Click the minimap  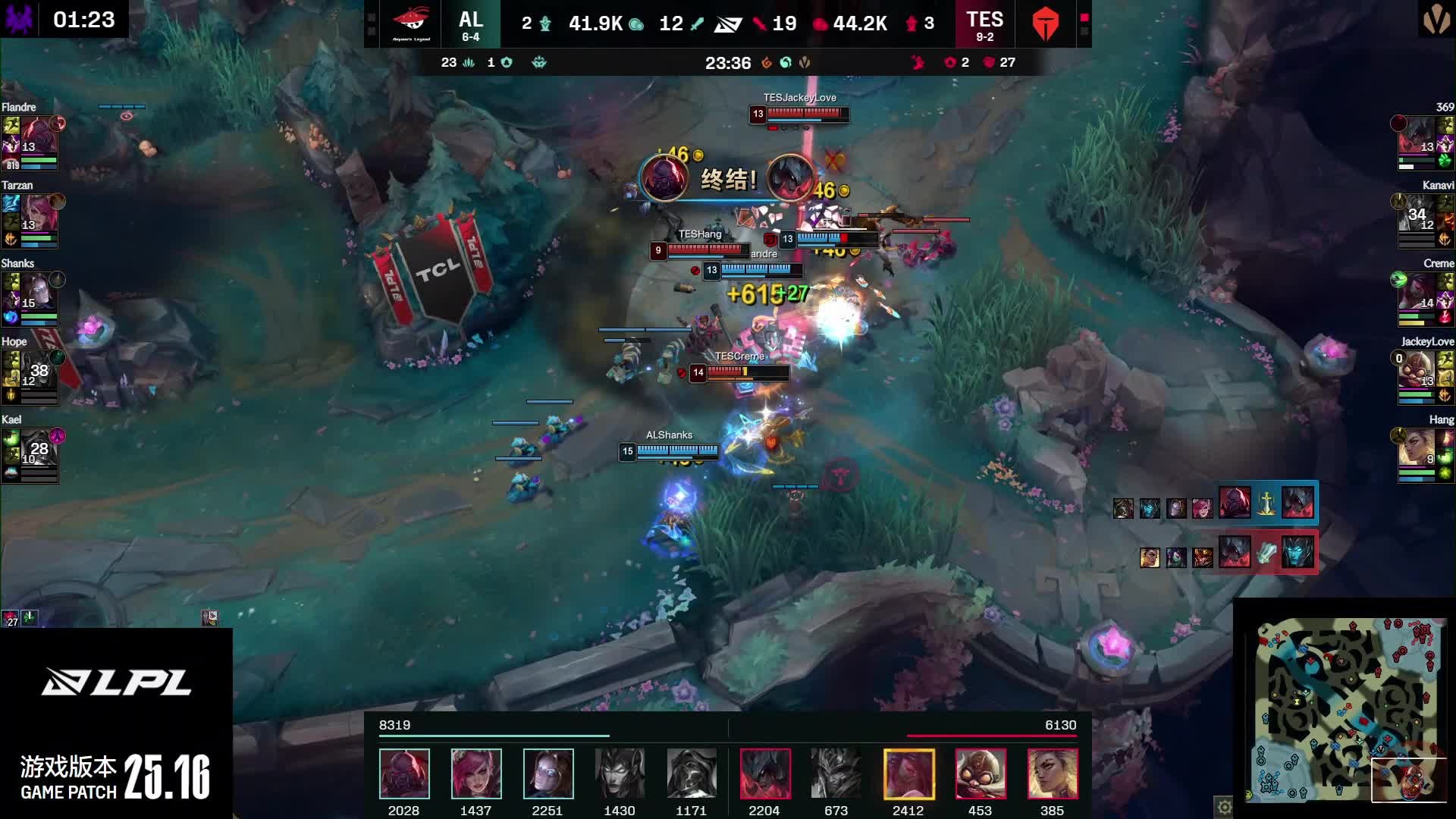tap(1345, 710)
